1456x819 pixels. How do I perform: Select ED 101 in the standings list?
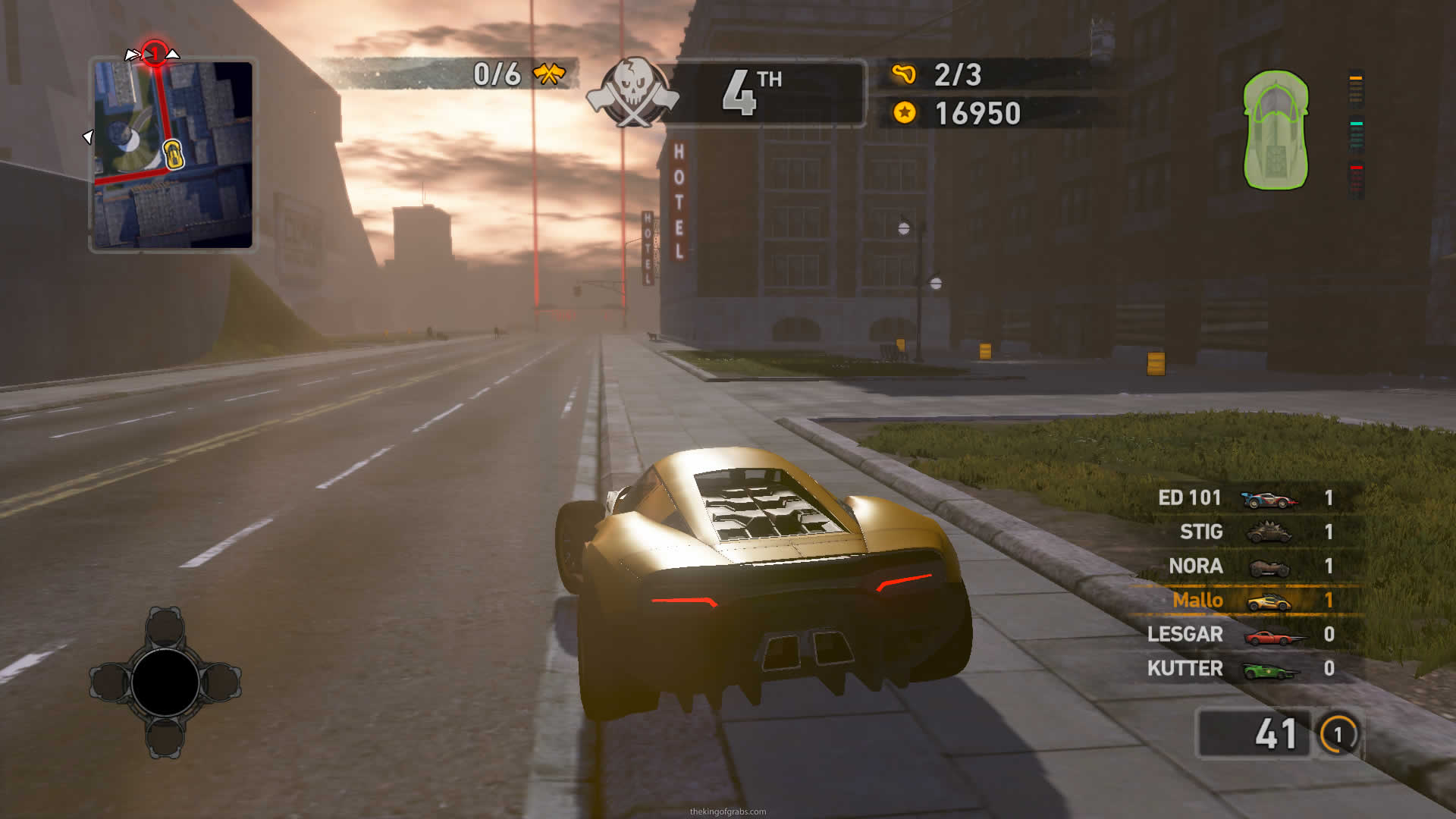click(x=1244, y=498)
